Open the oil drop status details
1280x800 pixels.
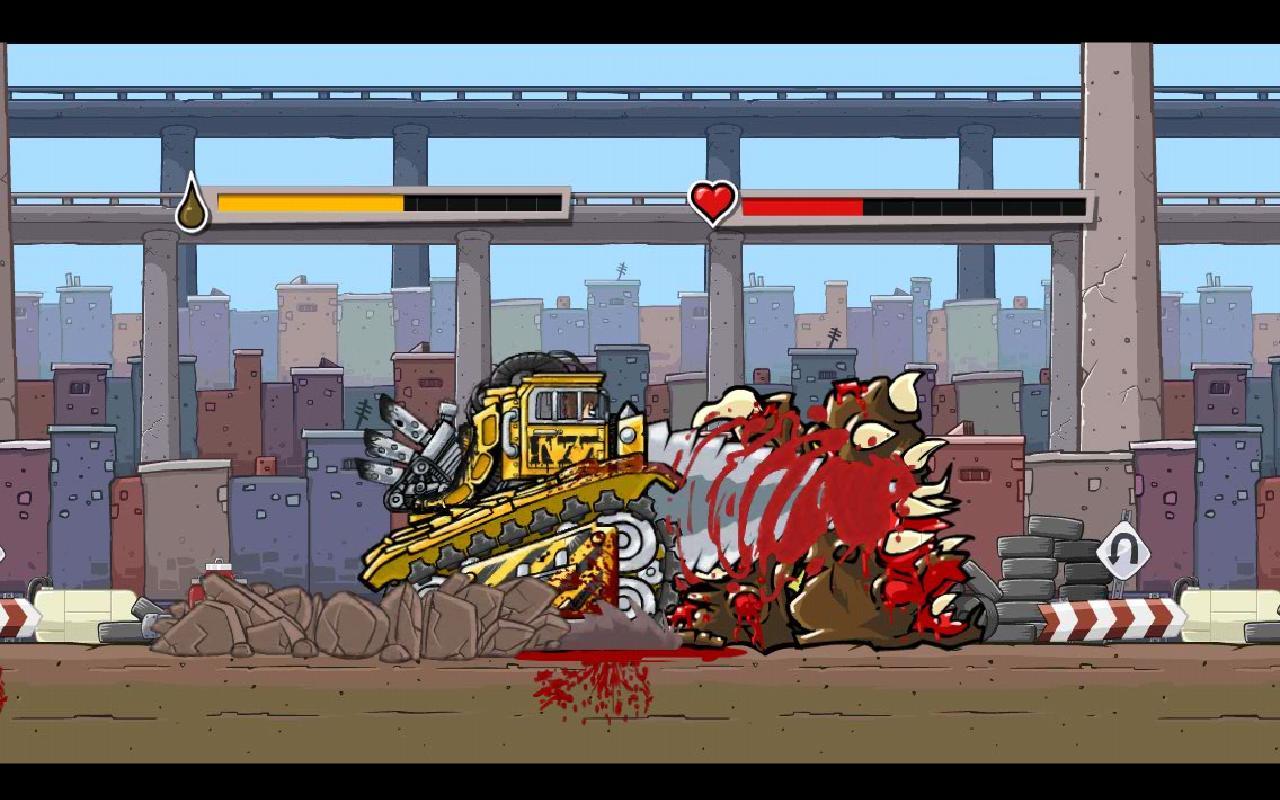point(193,204)
